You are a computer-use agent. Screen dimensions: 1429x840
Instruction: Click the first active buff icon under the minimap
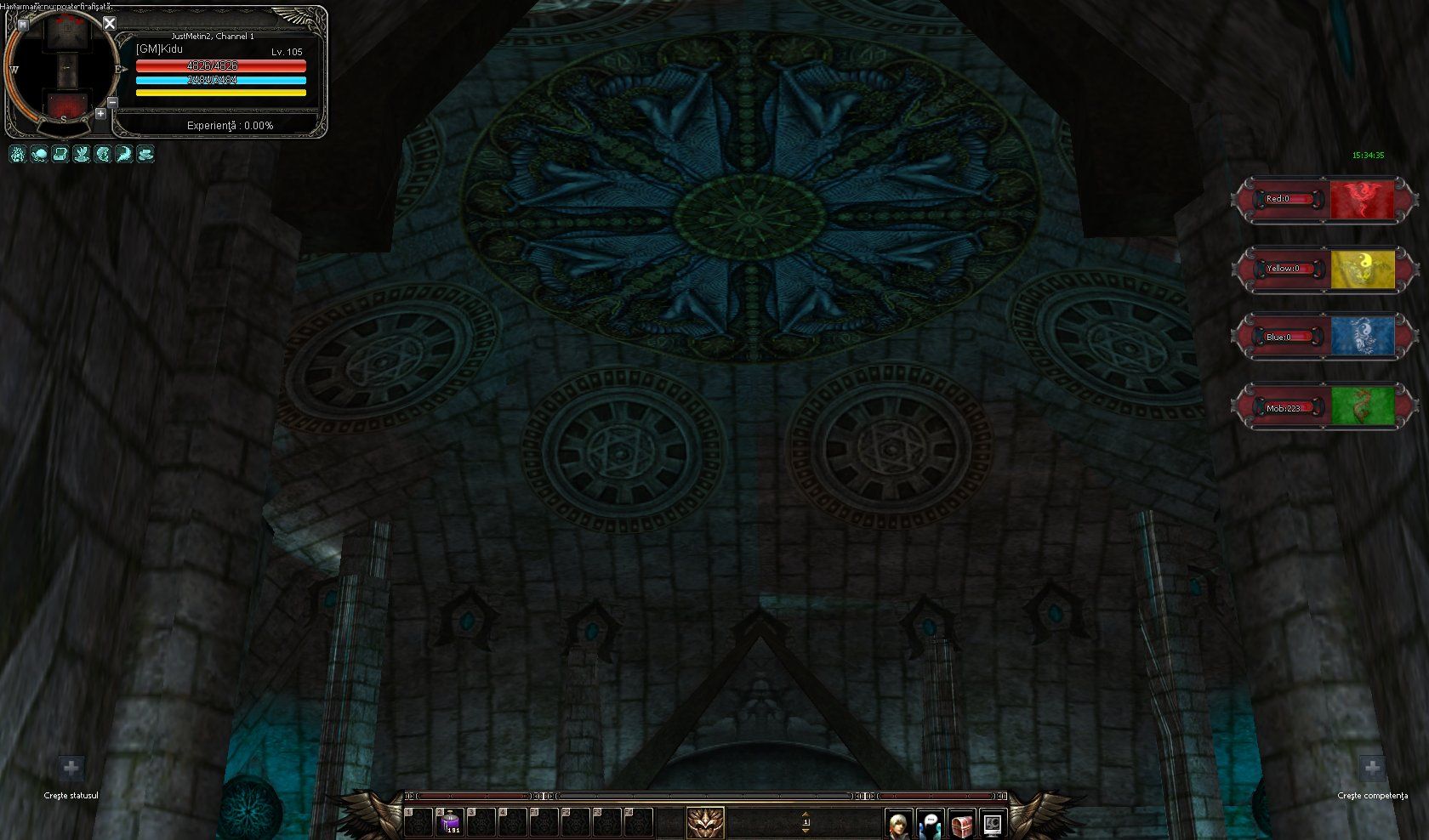(18, 154)
